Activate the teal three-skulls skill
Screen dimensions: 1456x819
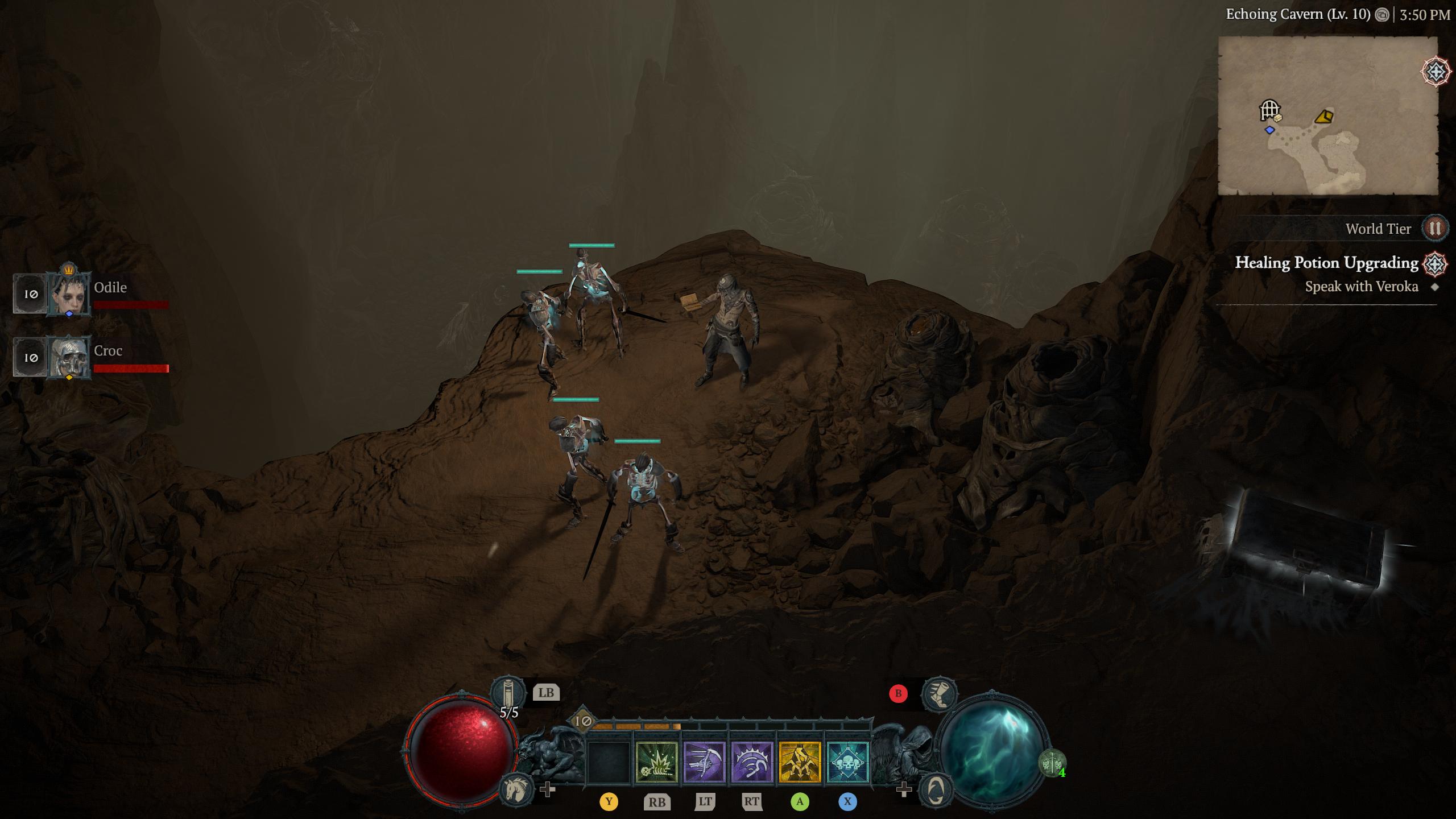[847, 762]
